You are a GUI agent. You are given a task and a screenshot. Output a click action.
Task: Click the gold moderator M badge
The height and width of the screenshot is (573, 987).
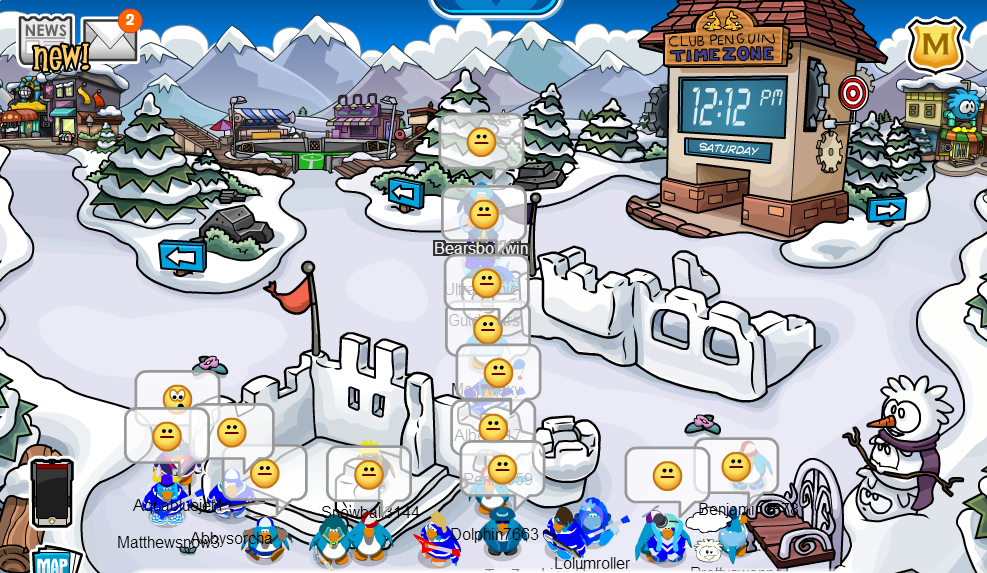pos(935,45)
